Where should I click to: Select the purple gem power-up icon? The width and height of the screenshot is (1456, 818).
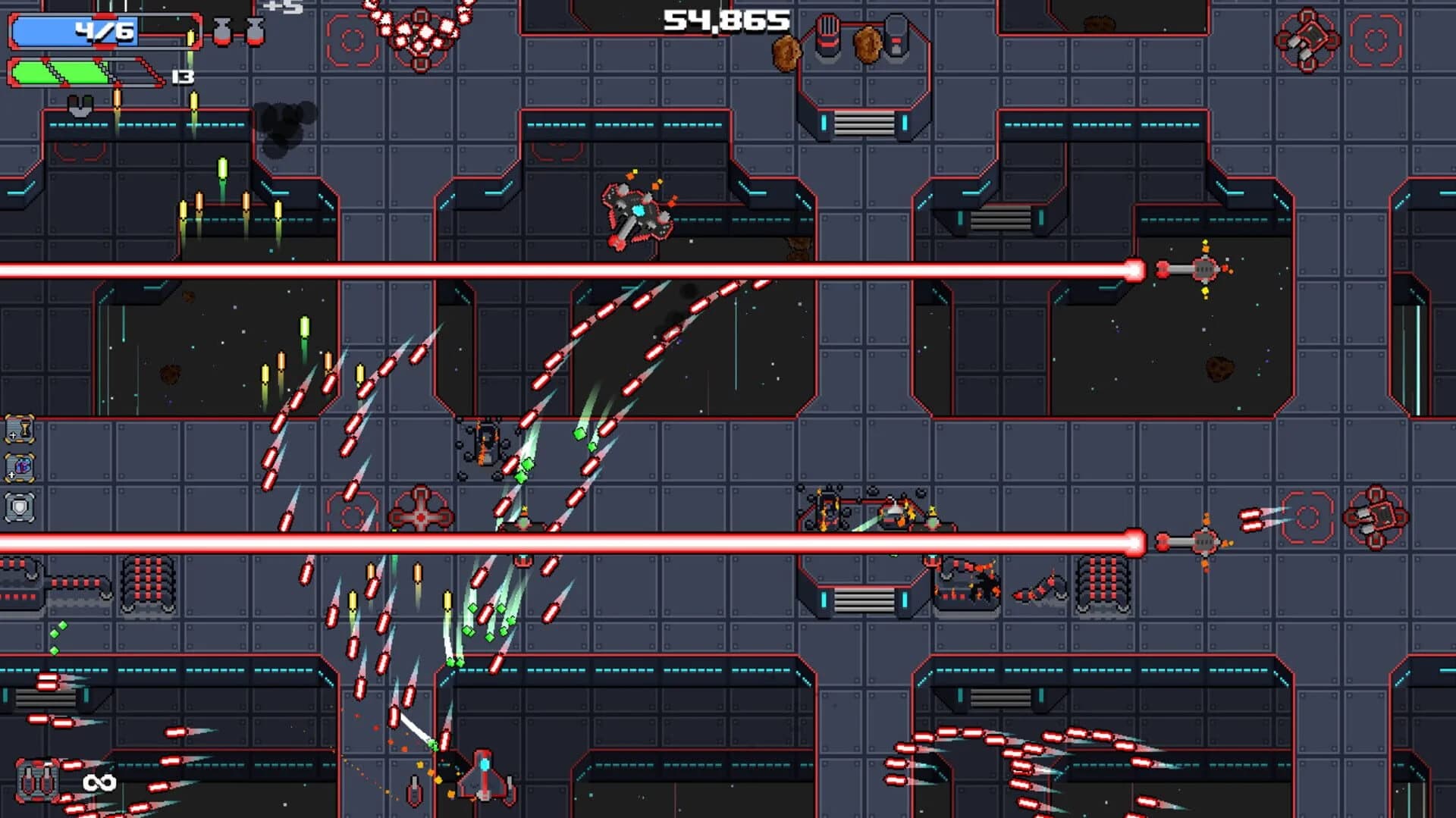(x=23, y=465)
